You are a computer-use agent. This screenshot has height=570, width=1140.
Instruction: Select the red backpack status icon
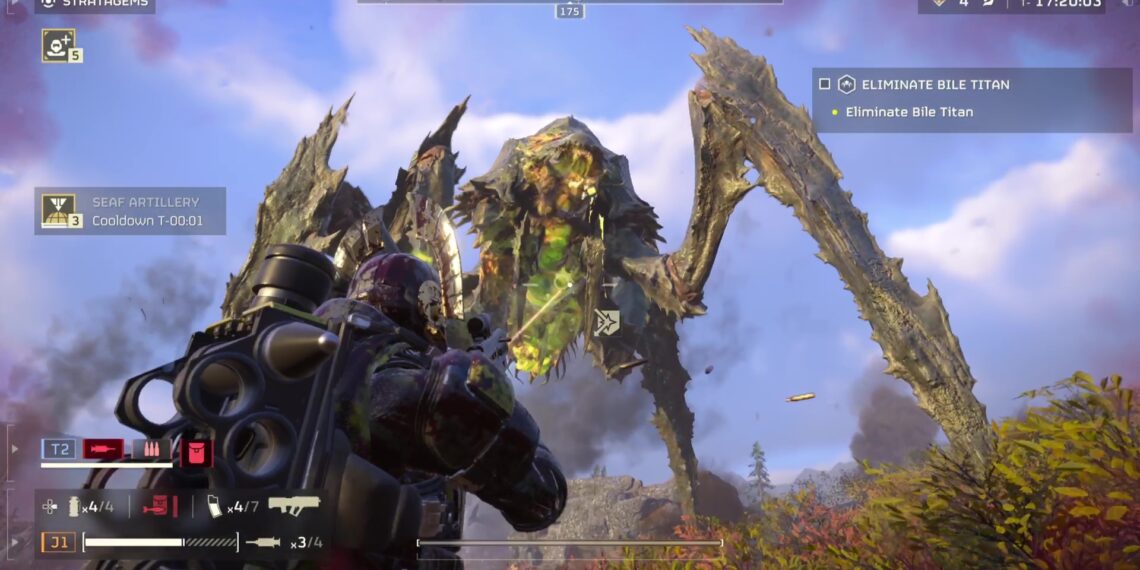tap(196, 451)
